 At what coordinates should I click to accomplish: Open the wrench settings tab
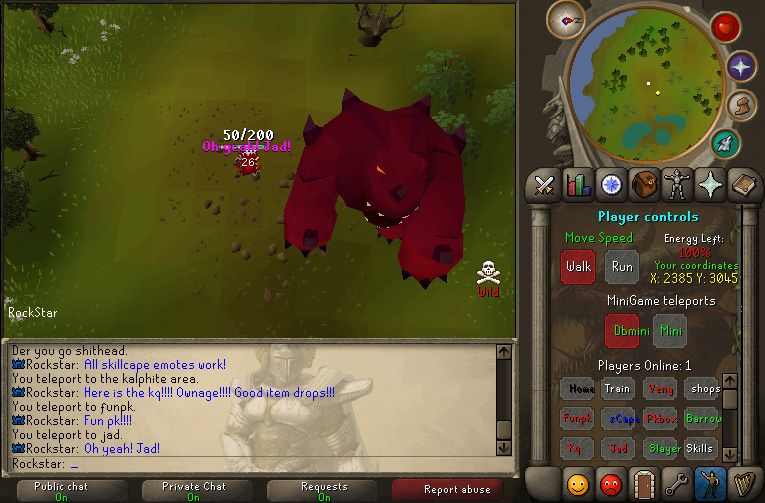pyautogui.click(x=677, y=484)
